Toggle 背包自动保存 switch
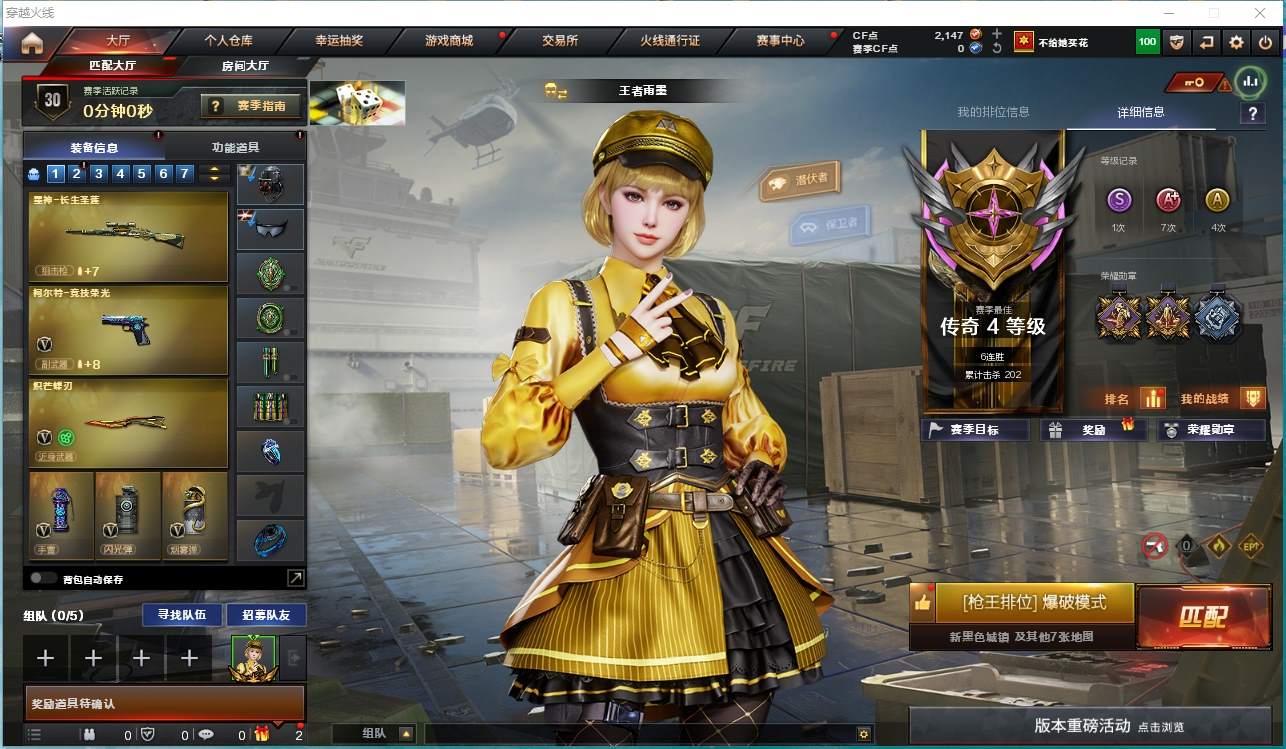1286x749 pixels. (x=43, y=578)
